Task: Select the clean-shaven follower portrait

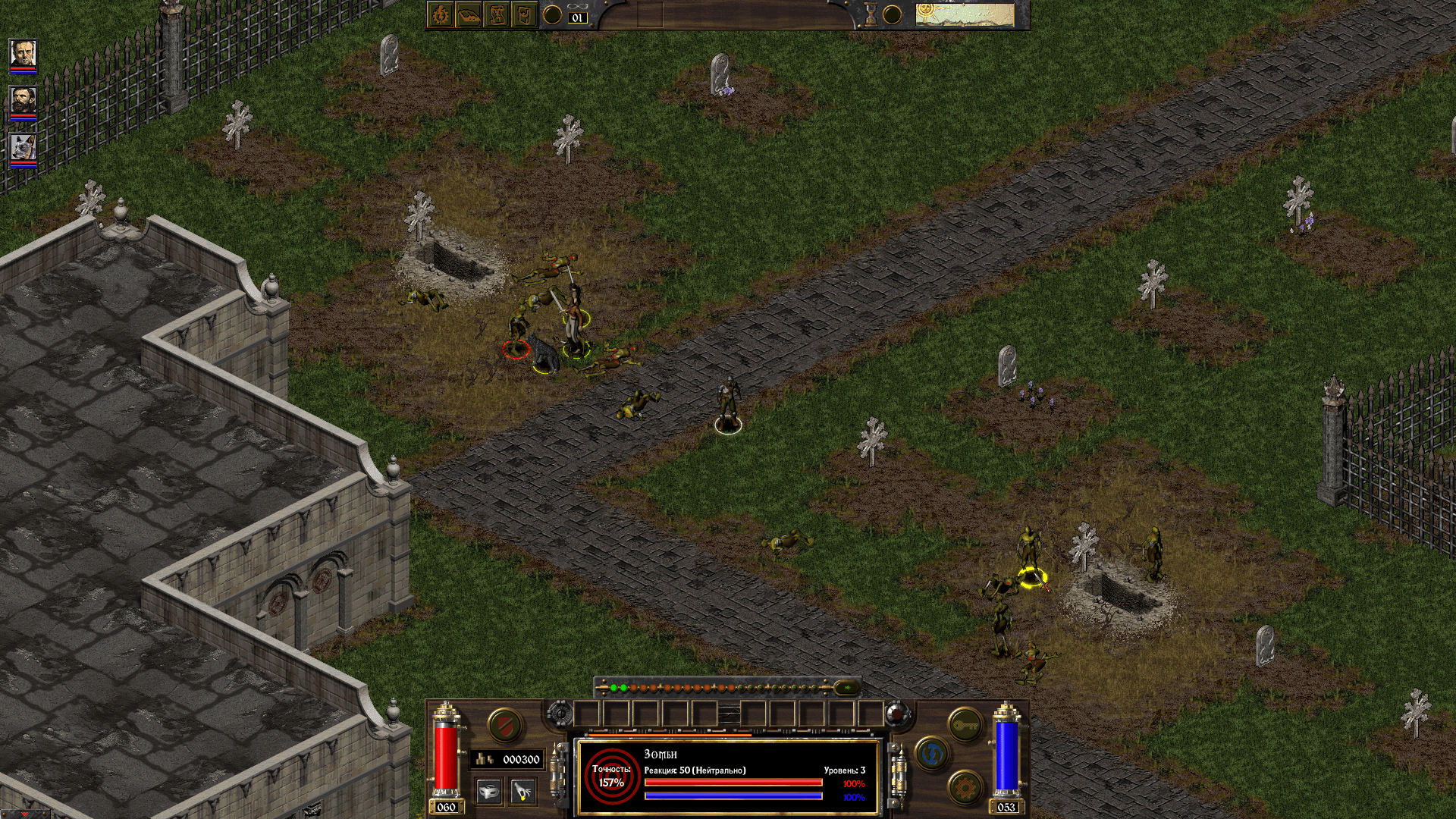Action: (23, 54)
